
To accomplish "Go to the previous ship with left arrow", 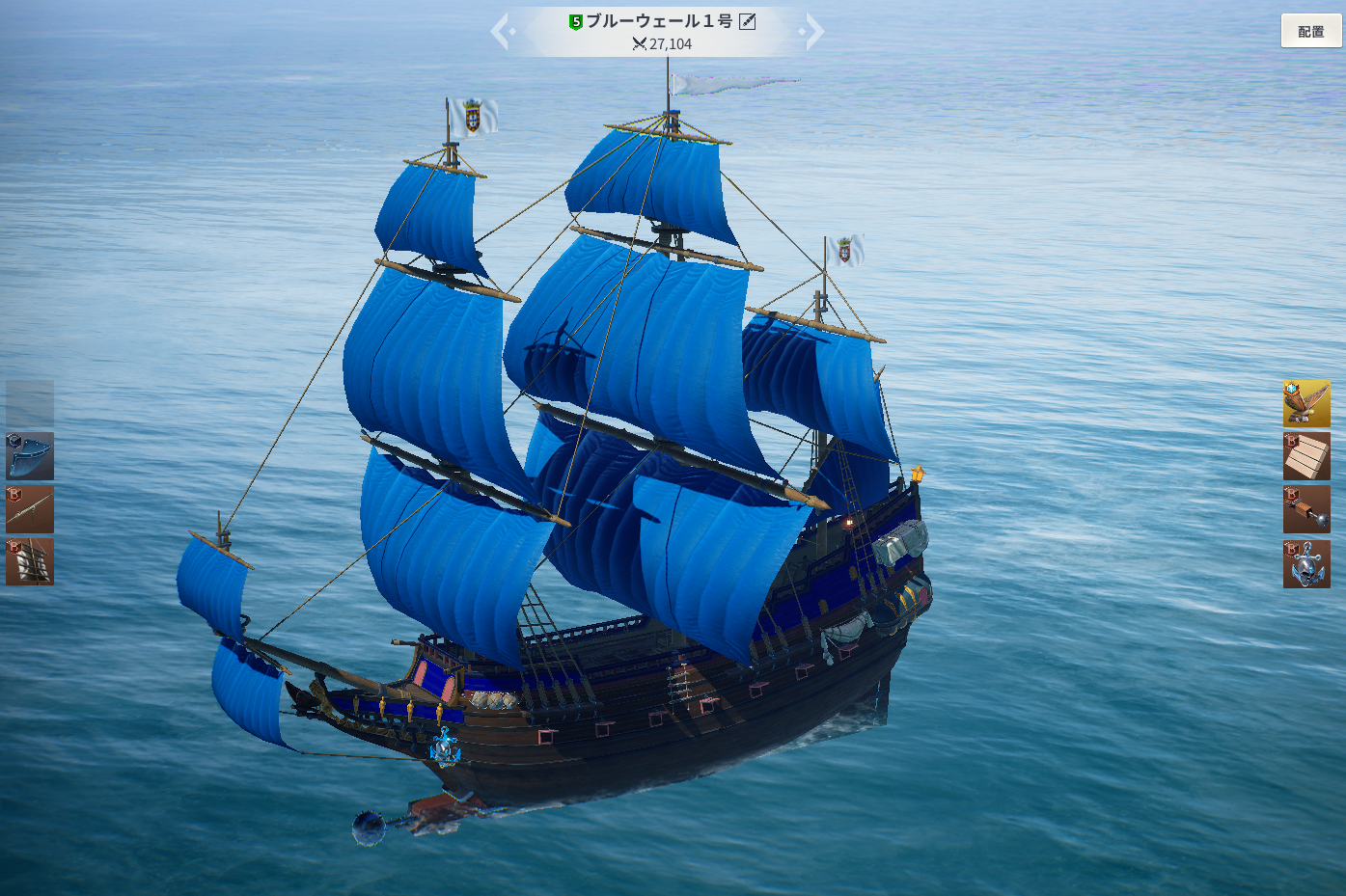I will pos(501,31).
